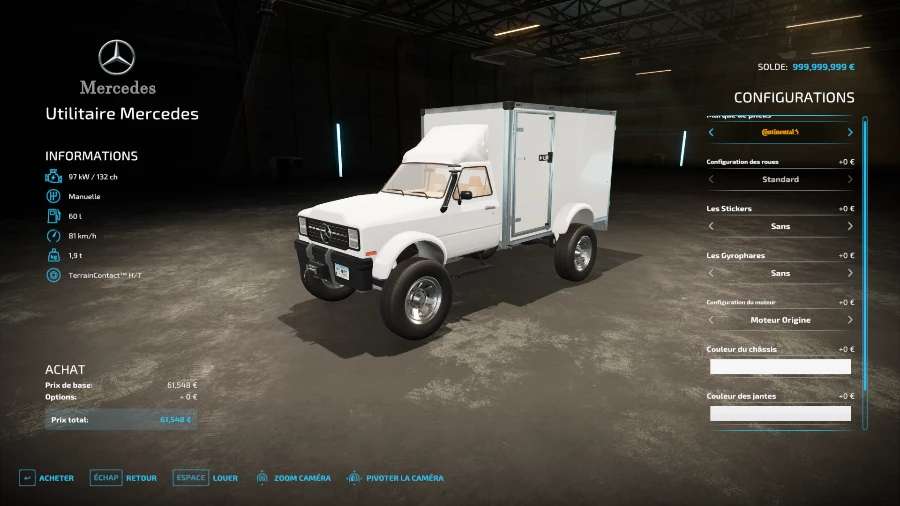This screenshot has height=506, width=900.
Task: Advance Moteur Origine to next engine
Action: (x=850, y=320)
